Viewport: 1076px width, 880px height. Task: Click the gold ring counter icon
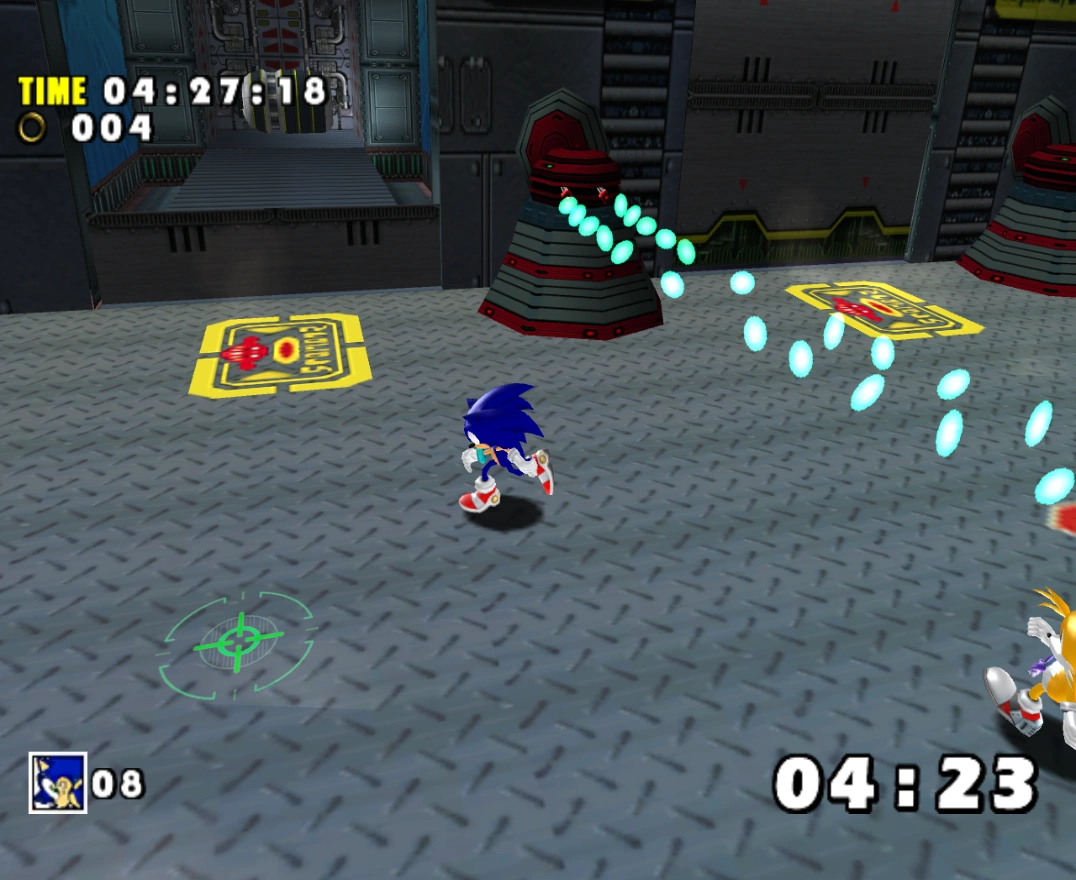33,128
